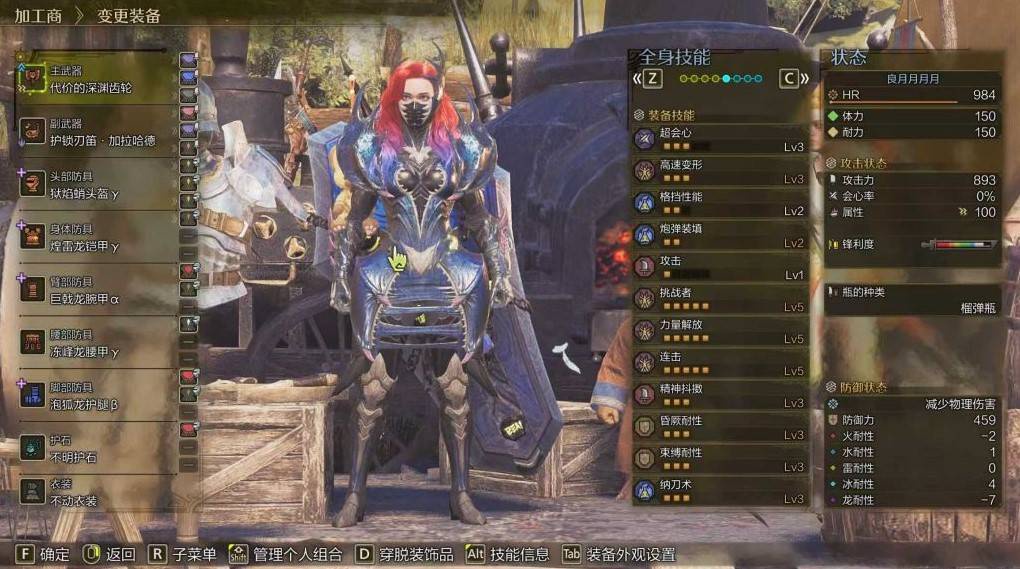The image size is (1020, 569).
Task: Select the 高速变形 skill entry
Action: [719, 171]
